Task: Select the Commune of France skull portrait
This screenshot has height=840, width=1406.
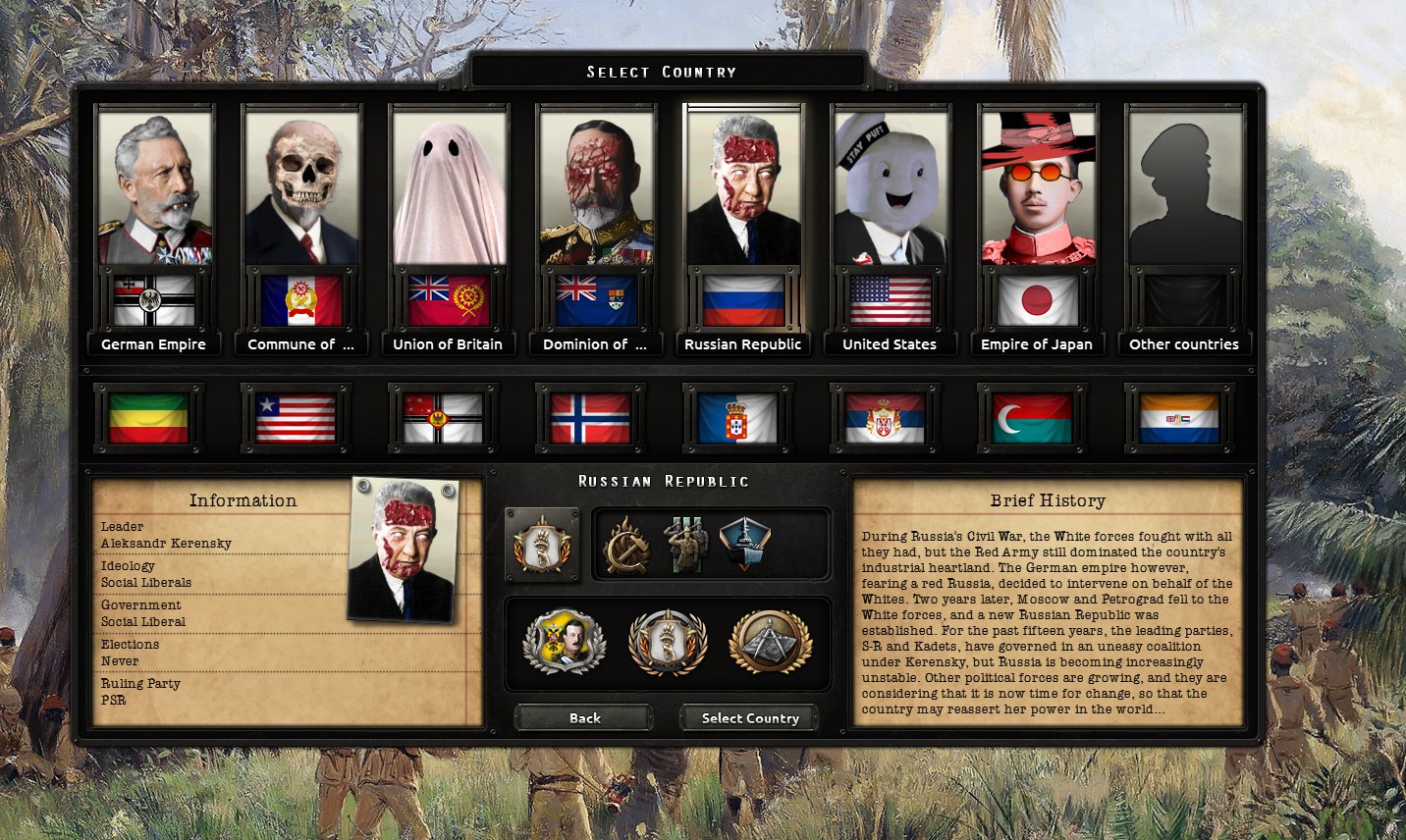Action: point(301,186)
